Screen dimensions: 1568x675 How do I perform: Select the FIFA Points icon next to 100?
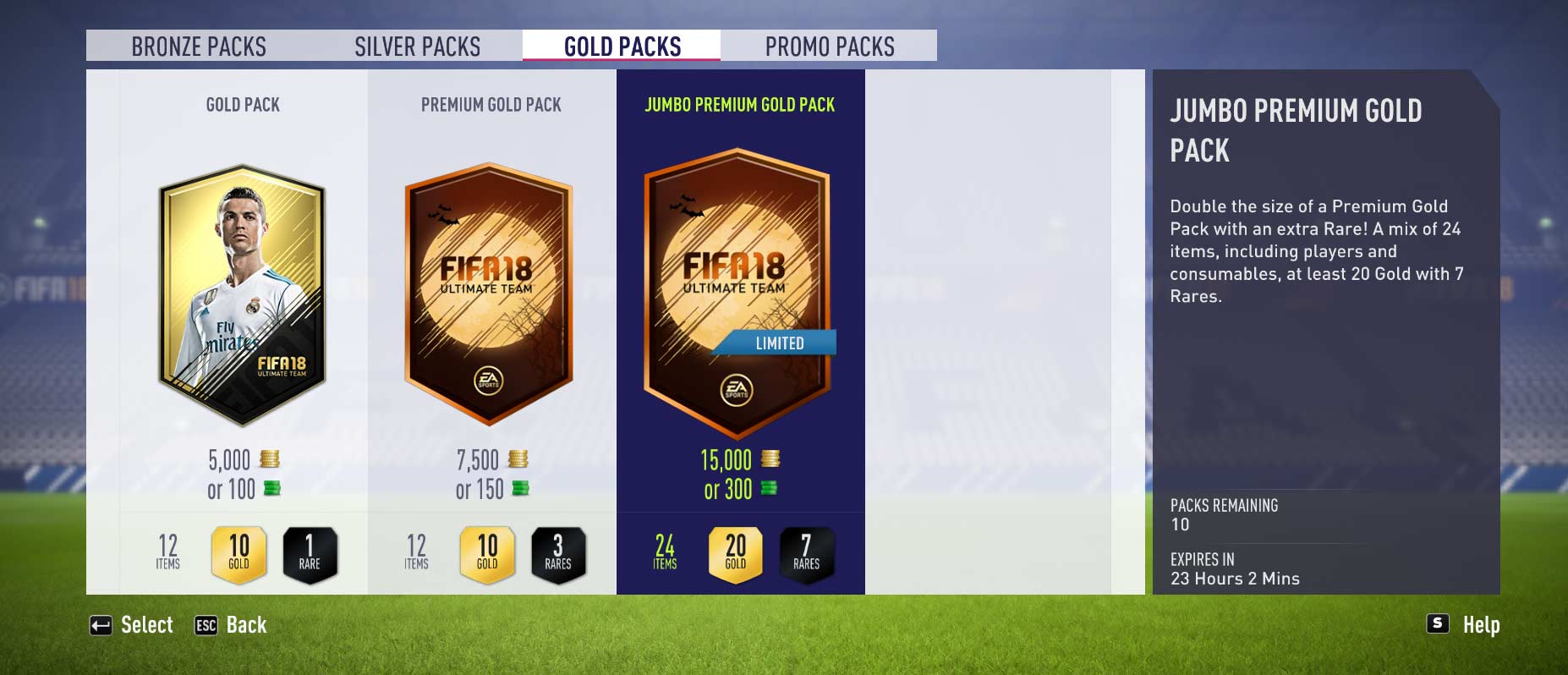point(272,489)
